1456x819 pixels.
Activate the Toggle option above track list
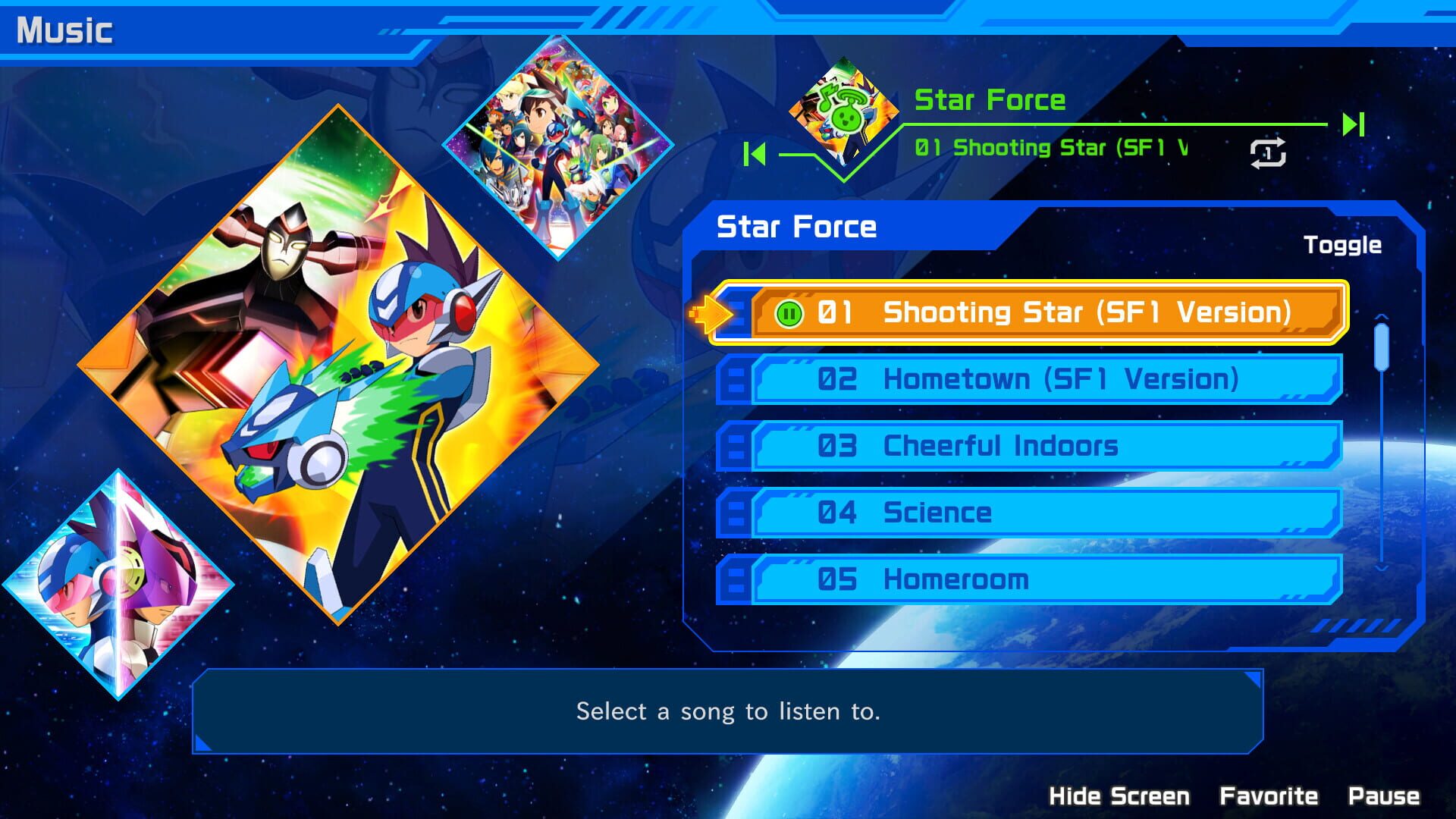coord(1343,244)
